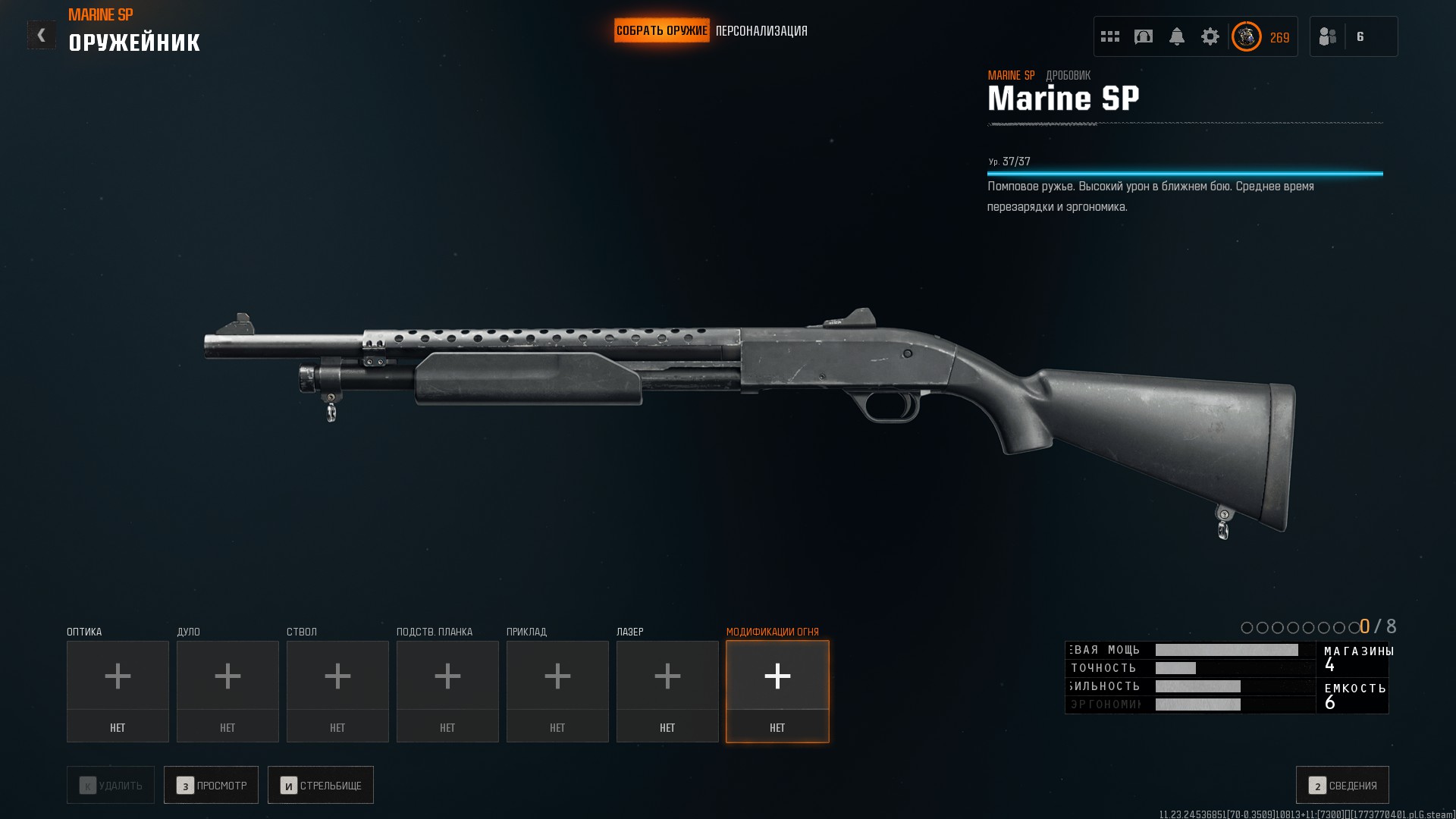Go to the Стрельбище firing range
Image resolution: width=1456 pixels, height=819 pixels.
click(x=321, y=785)
